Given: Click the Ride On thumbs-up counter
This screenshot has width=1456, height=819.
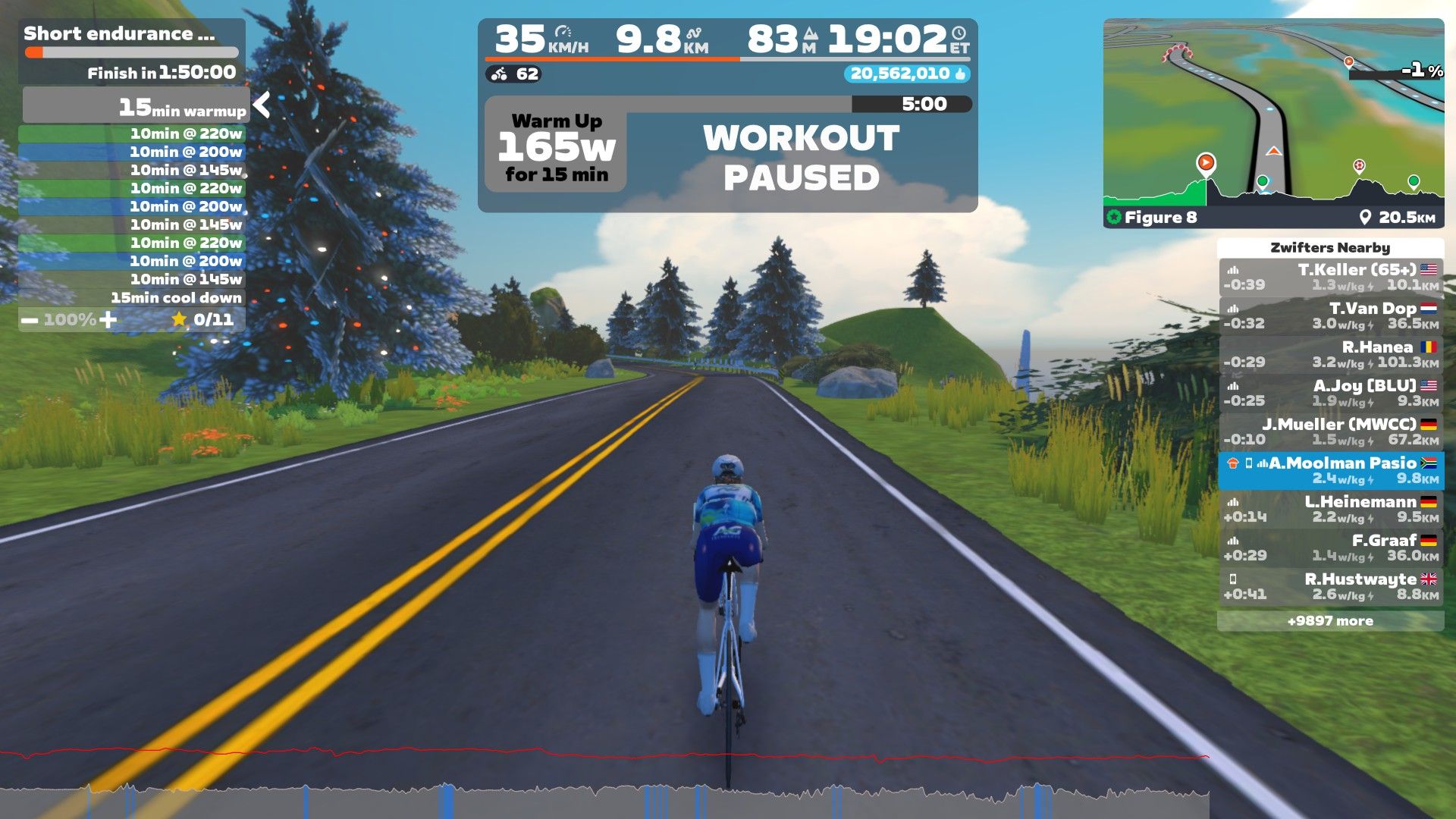Looking at the screenshot, I should pos(907,74).
